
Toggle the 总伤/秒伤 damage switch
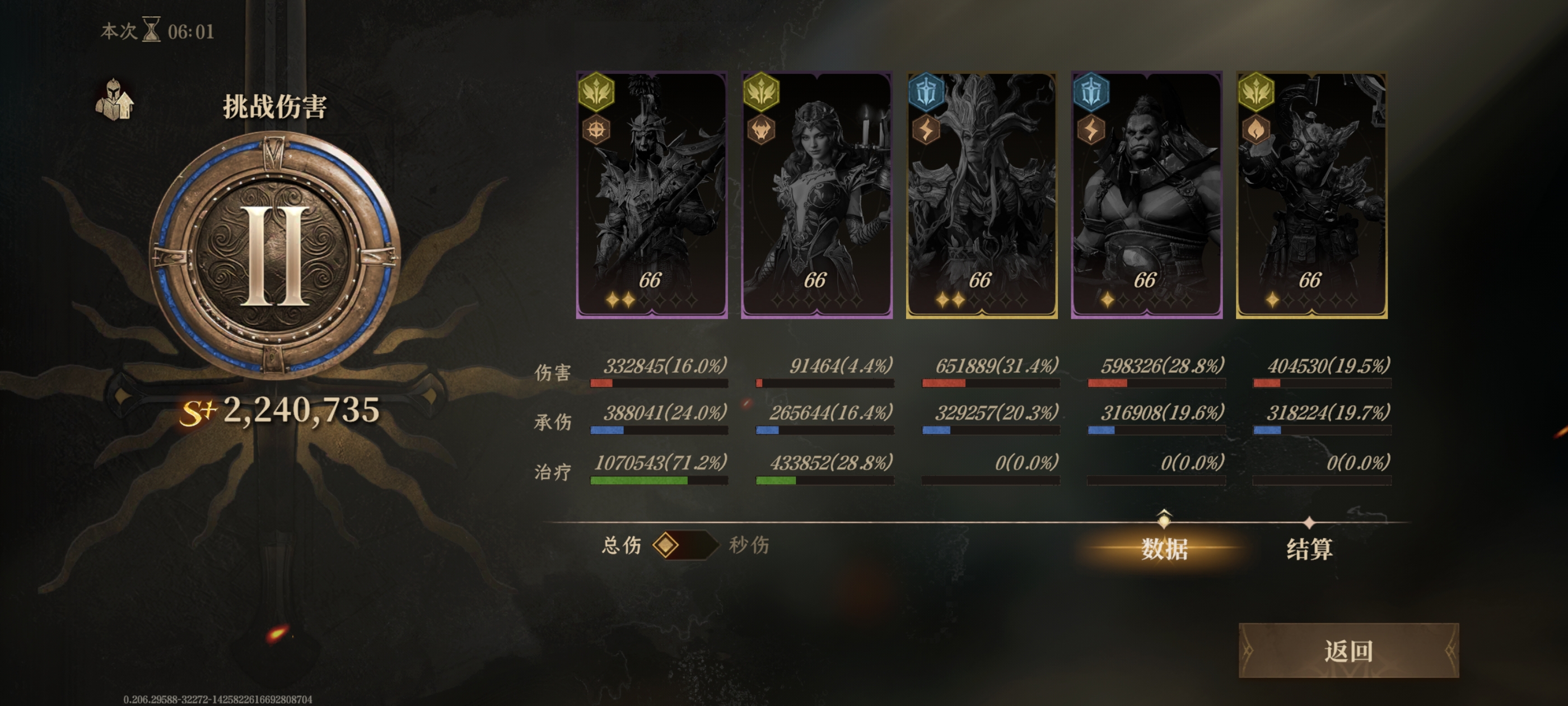pos(684,545)
